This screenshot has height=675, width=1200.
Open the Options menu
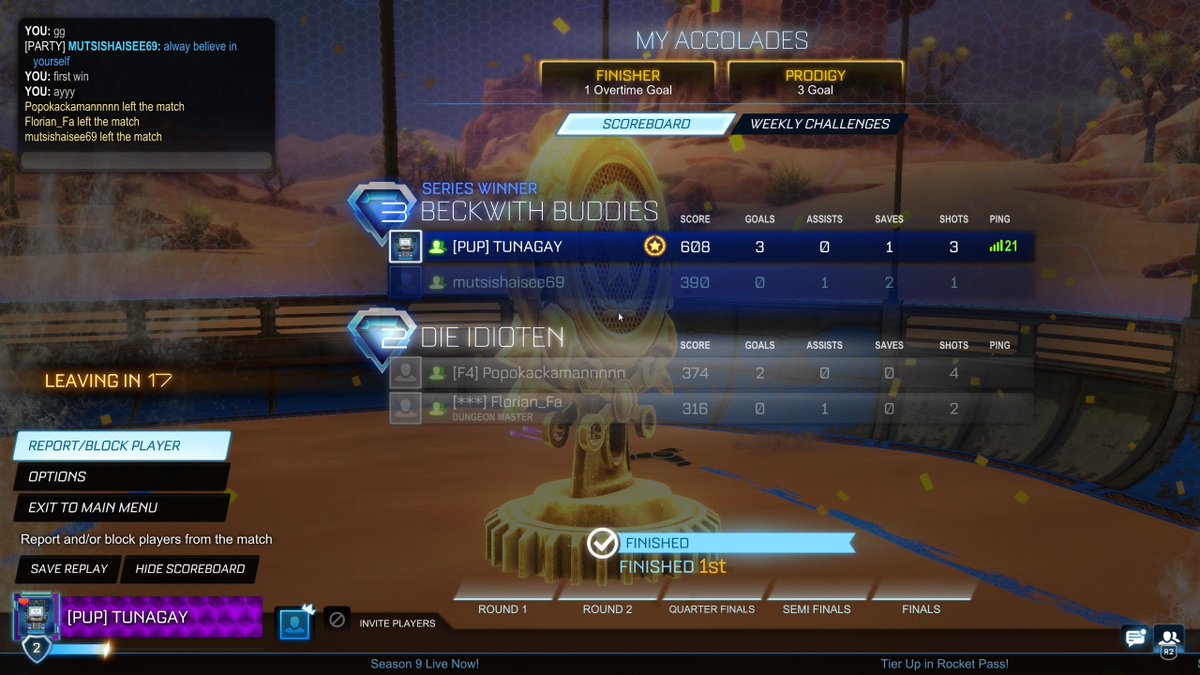(x=120, y=477)
